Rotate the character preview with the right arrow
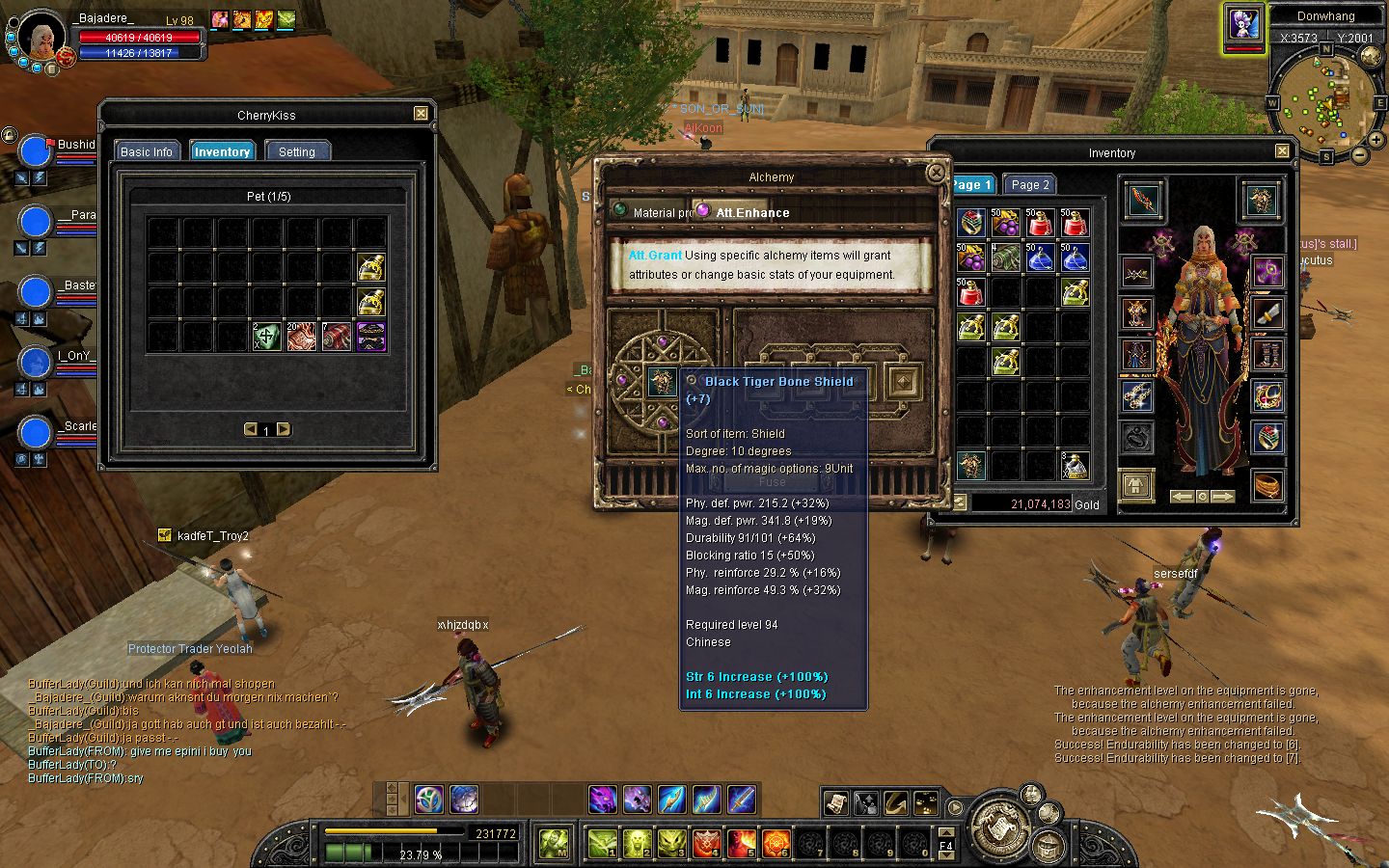Screen dimensions: 1389x868 click(1222, 496)
